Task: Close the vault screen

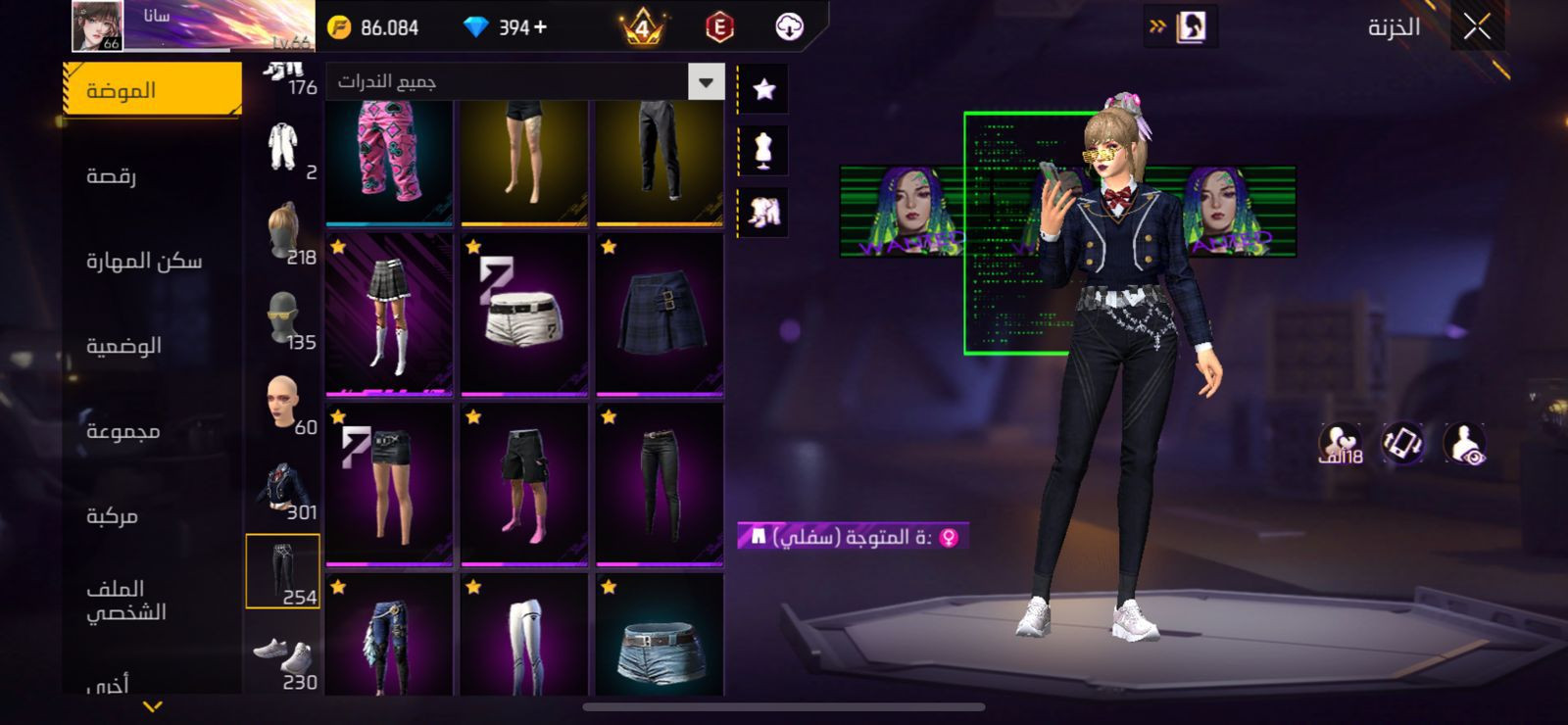Action: pyautogui.click(x=1477, y=27)
